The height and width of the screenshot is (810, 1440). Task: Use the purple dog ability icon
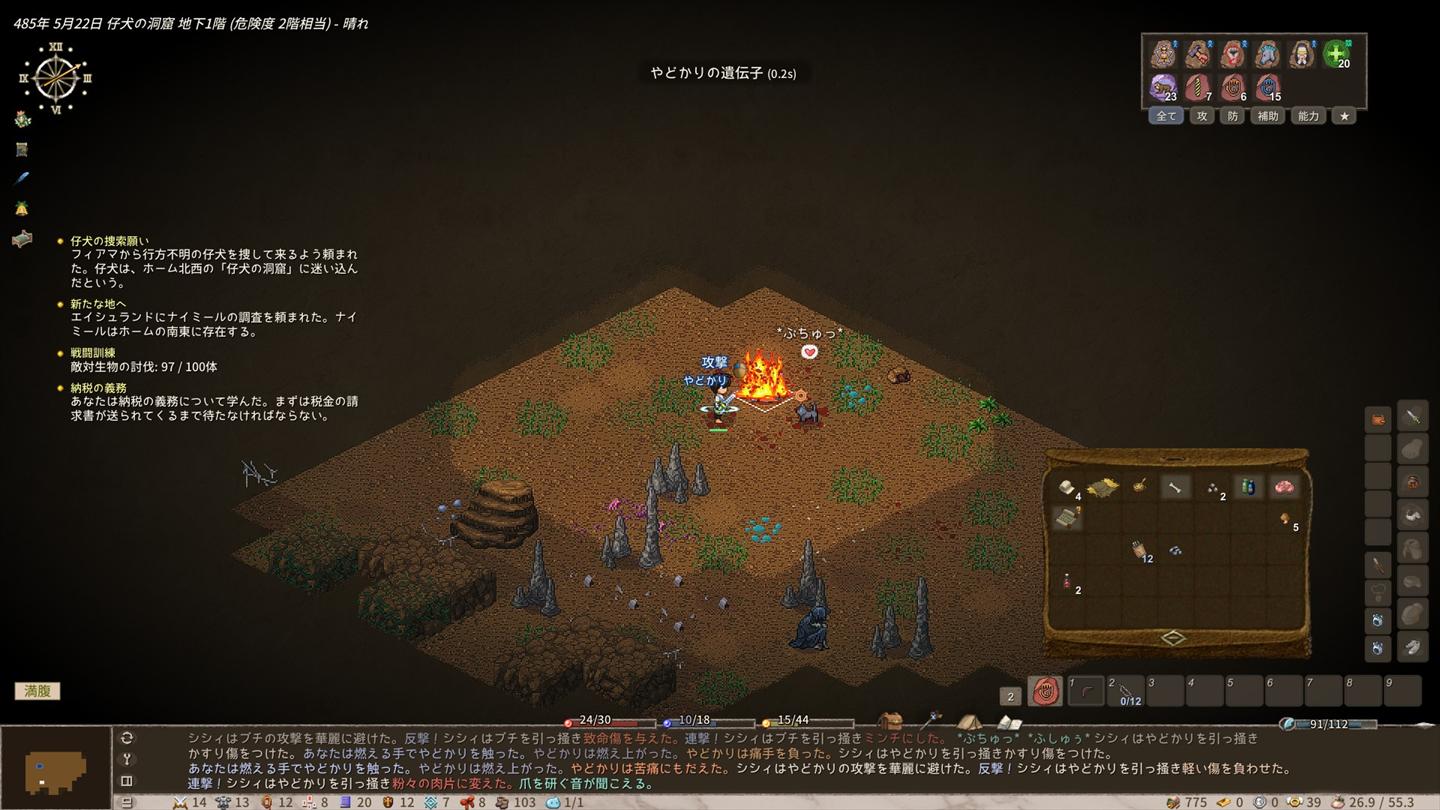tap(1163, 87)
